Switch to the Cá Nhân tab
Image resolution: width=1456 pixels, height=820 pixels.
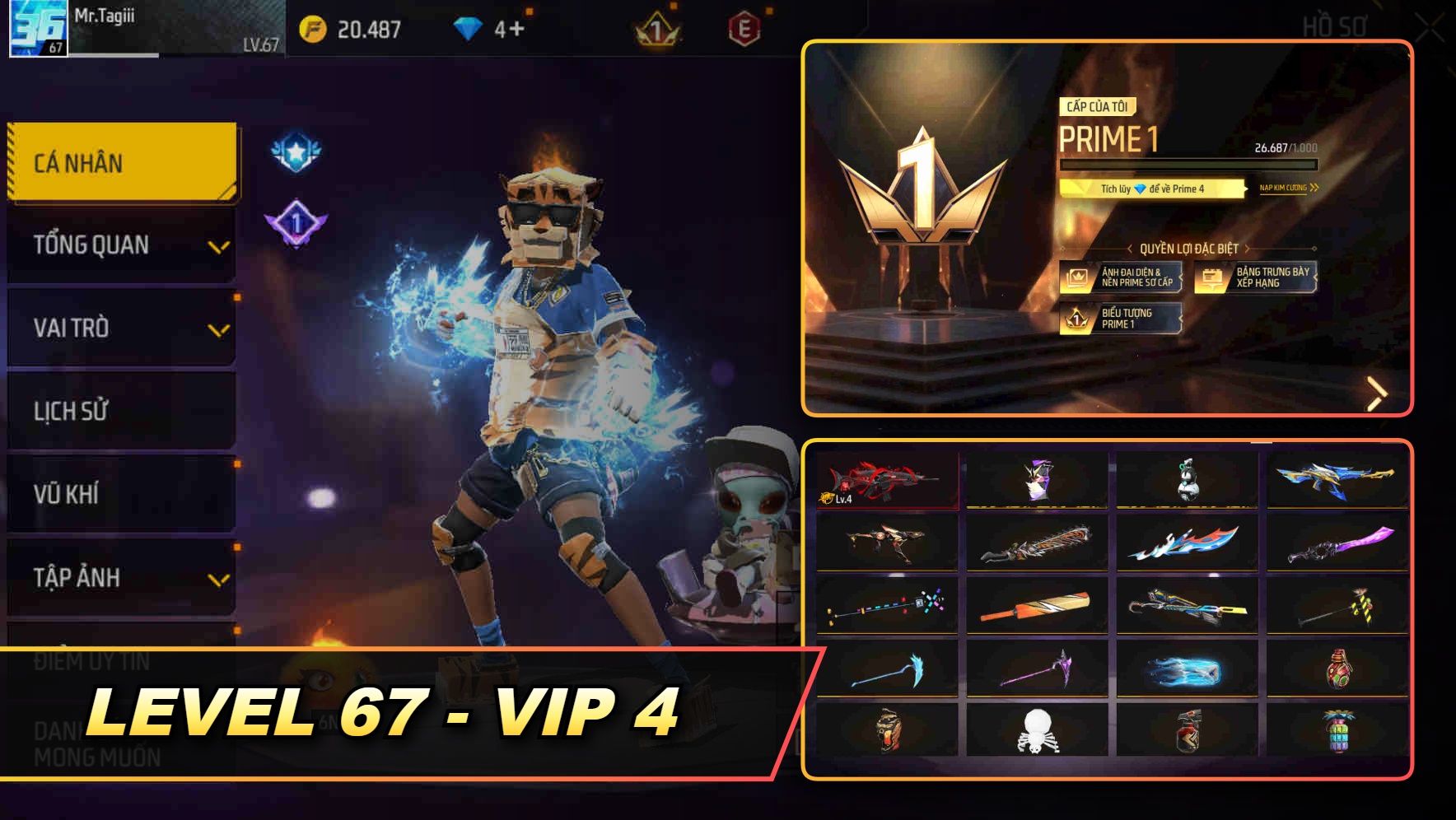[x=120, y=162]
